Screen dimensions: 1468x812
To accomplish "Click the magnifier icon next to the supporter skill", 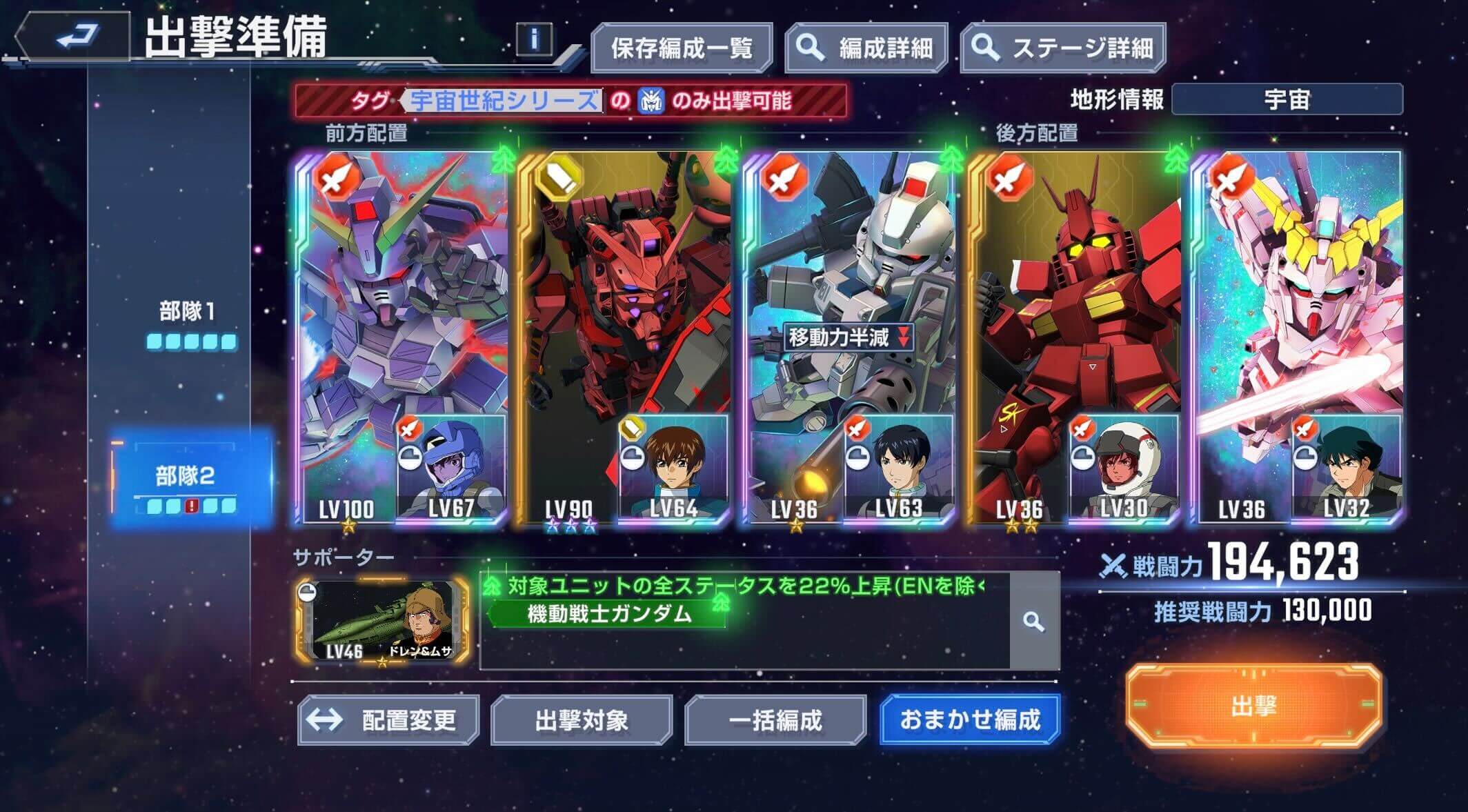I will click(x=1034, y=623).
